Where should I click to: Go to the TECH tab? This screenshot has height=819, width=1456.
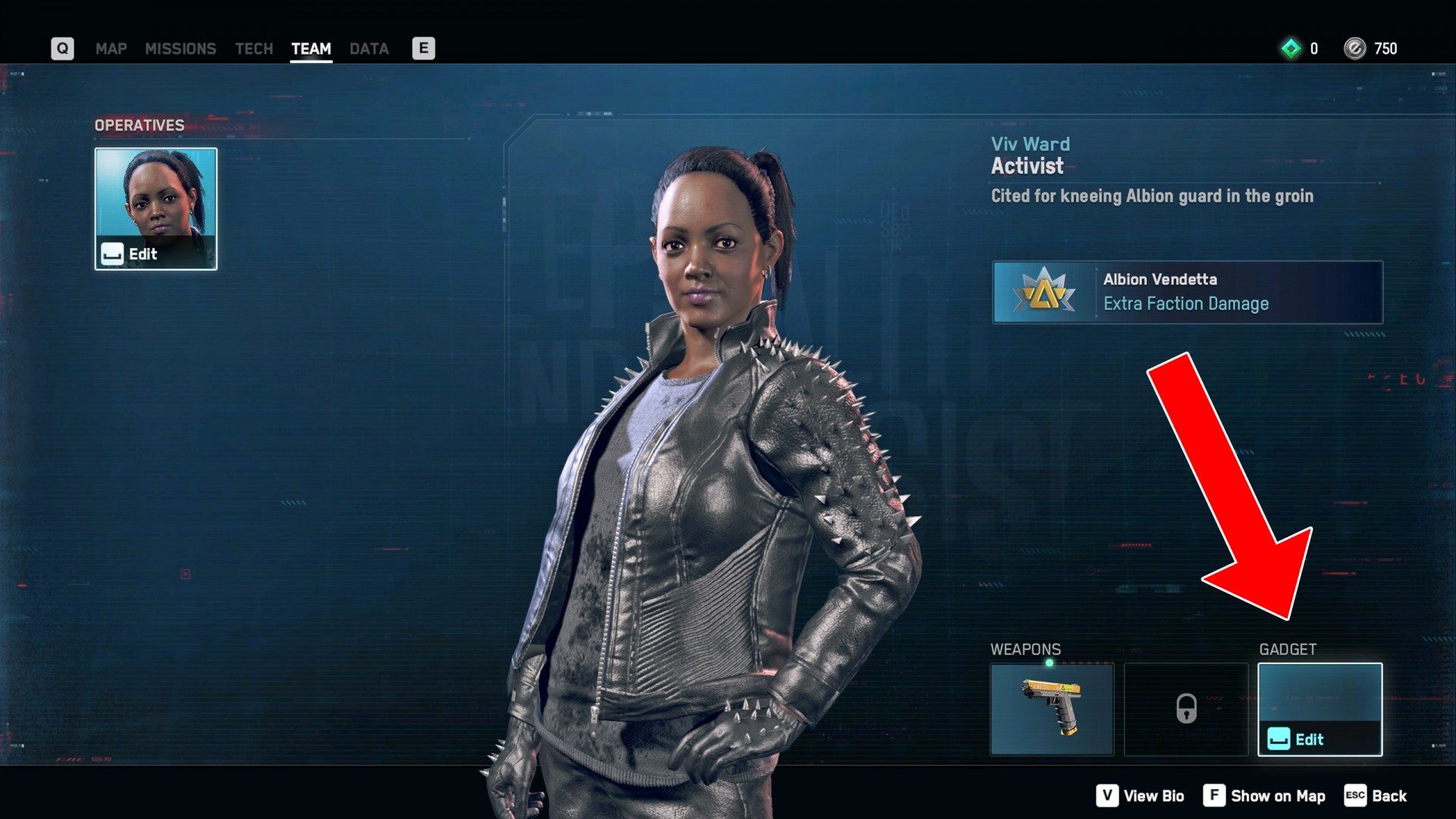pos(253,49)
